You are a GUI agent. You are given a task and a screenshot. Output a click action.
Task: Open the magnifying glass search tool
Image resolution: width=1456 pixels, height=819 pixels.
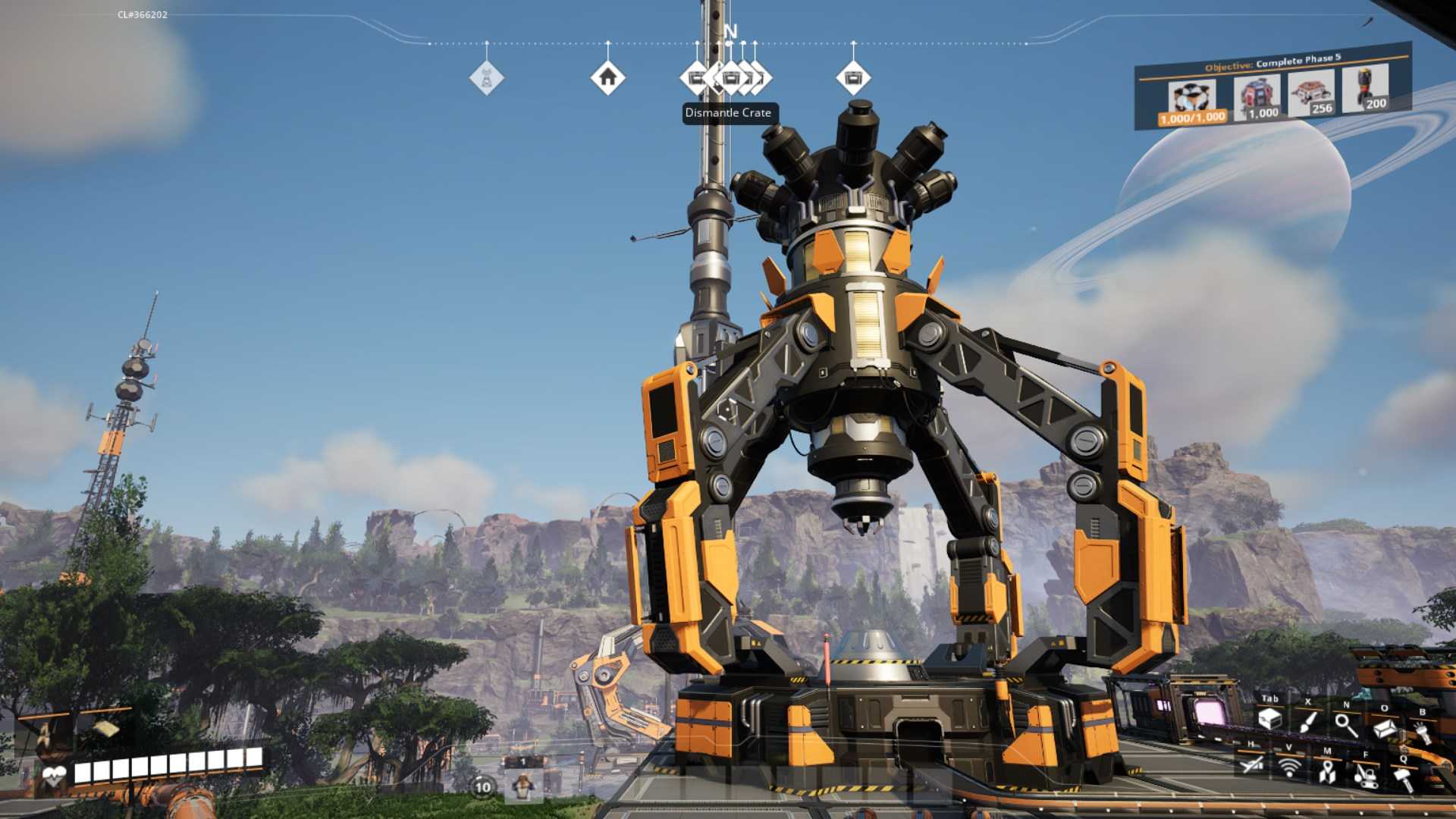1346,726
